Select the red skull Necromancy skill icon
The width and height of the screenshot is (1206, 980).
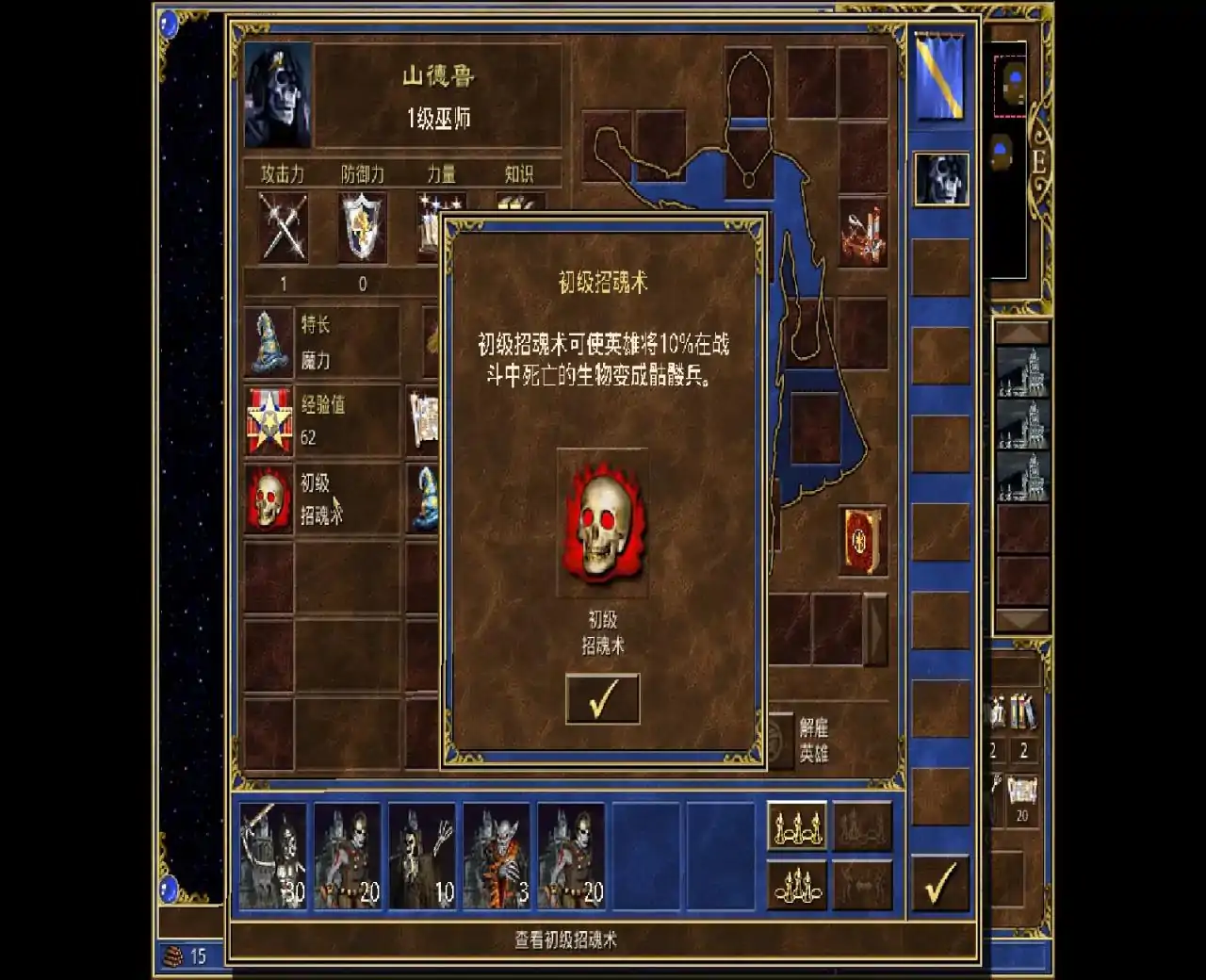tap(269, 498)
